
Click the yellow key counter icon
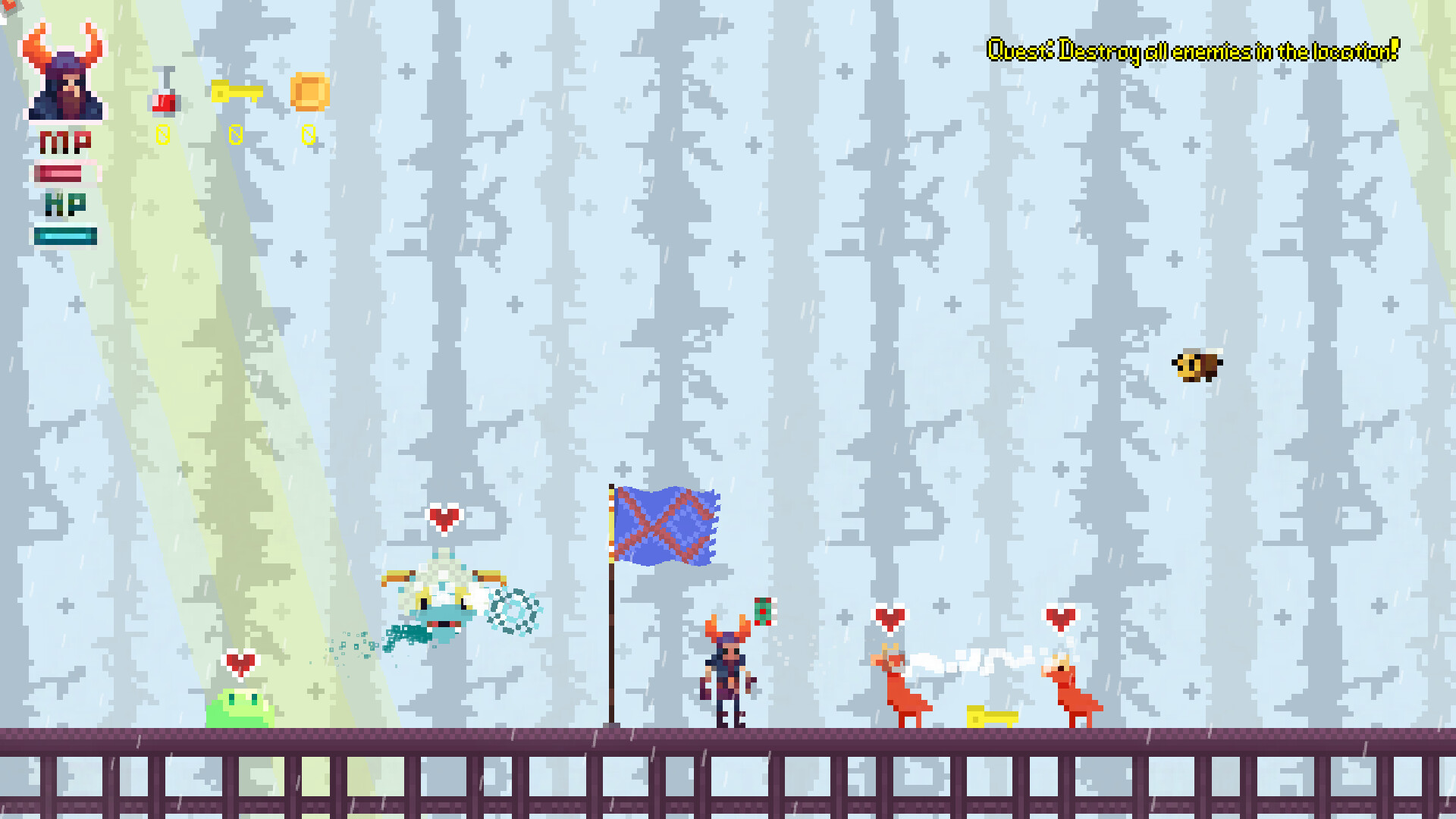click(x=236, y=92)
